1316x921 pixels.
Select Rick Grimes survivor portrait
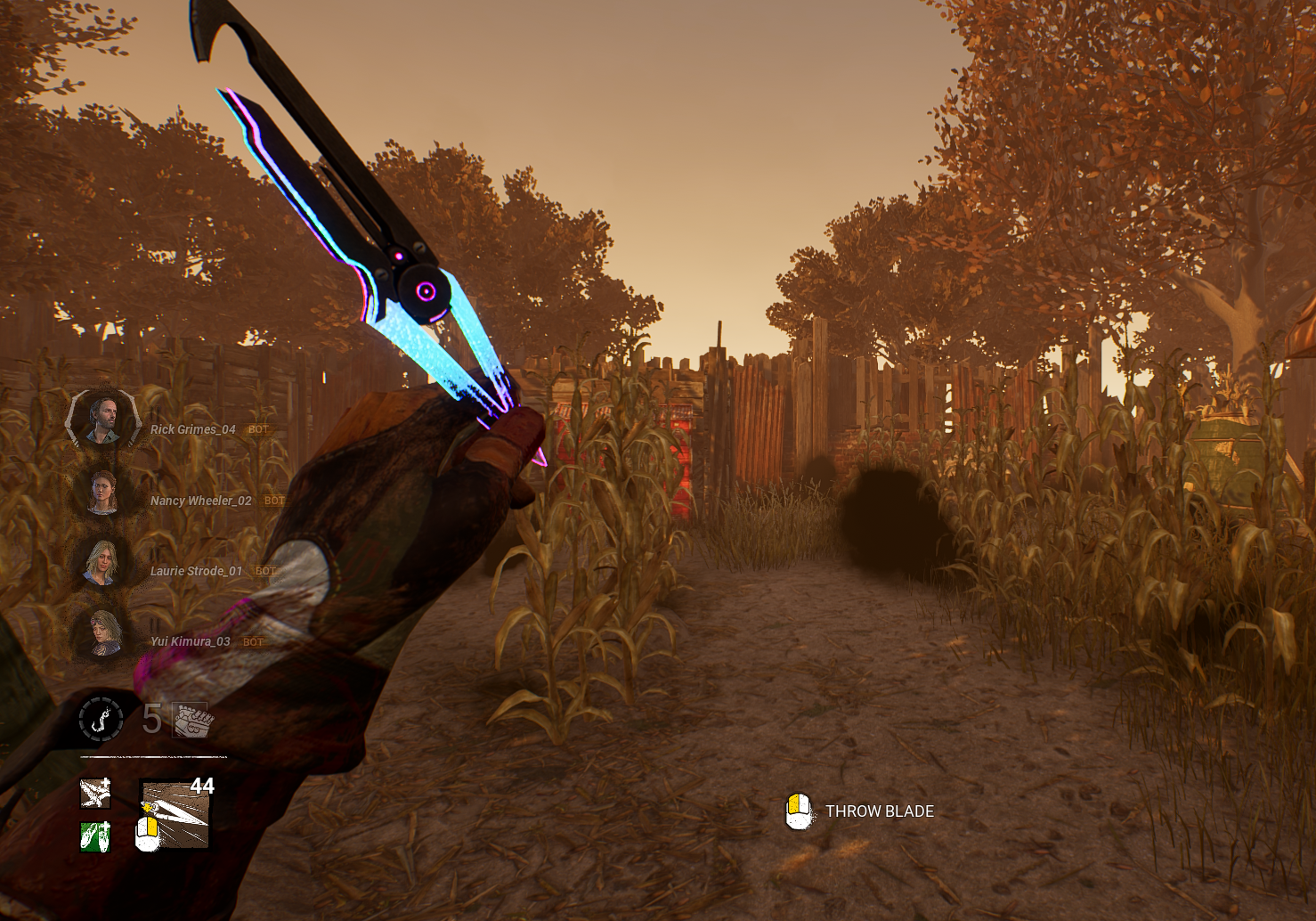tap(103, 419)
